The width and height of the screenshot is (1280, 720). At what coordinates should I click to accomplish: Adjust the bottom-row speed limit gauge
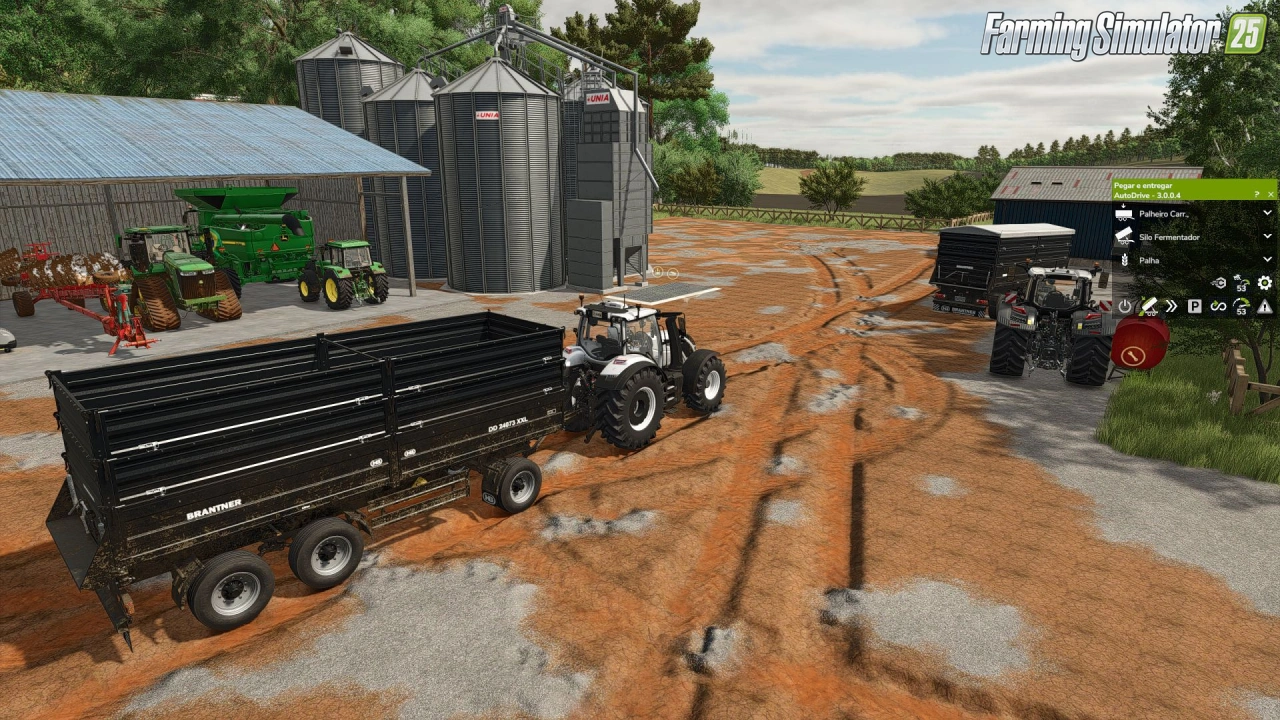[x=1241, y=306]
